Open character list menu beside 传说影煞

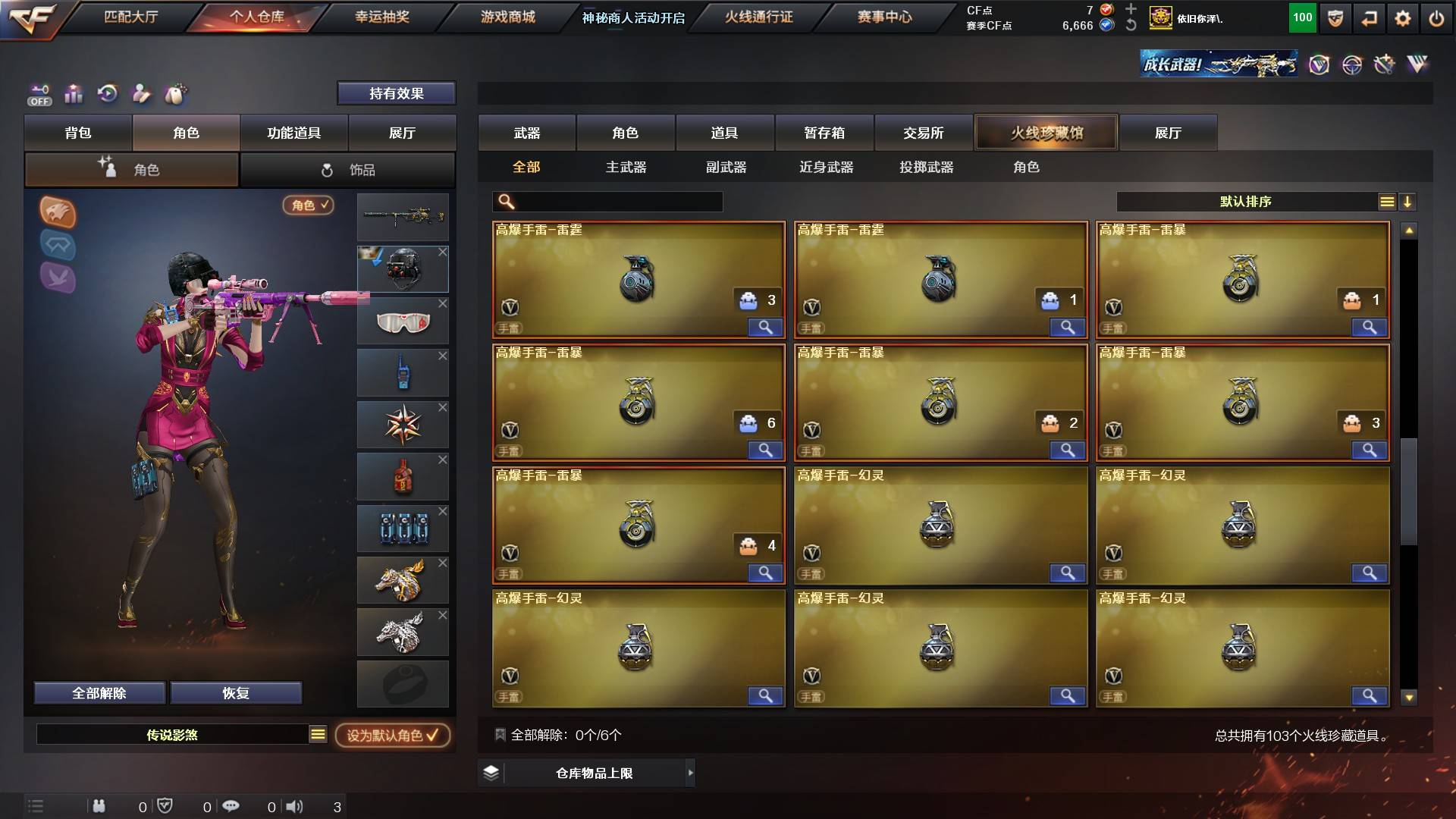pos(316,734)
